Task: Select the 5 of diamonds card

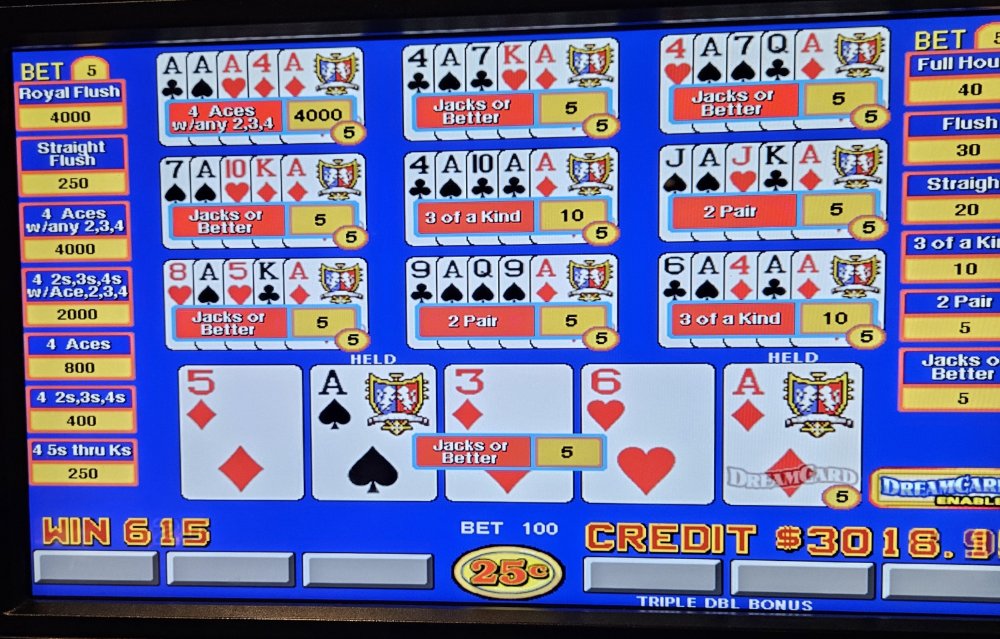Action: (x=241, y=432)
